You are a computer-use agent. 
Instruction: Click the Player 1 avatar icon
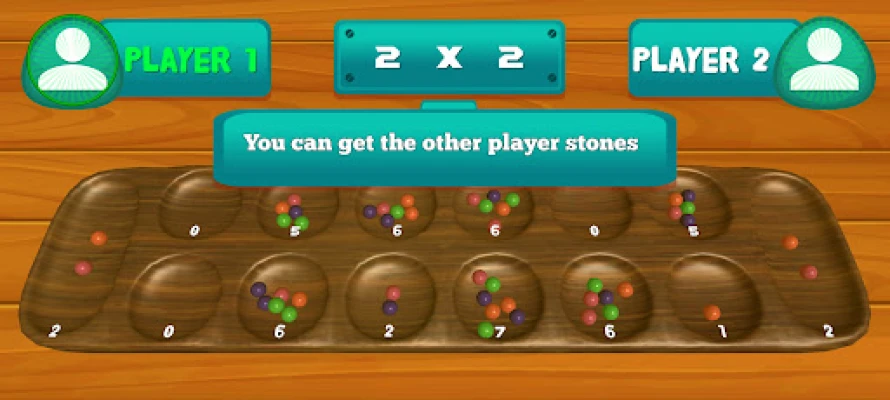click(x=68, y=57)
